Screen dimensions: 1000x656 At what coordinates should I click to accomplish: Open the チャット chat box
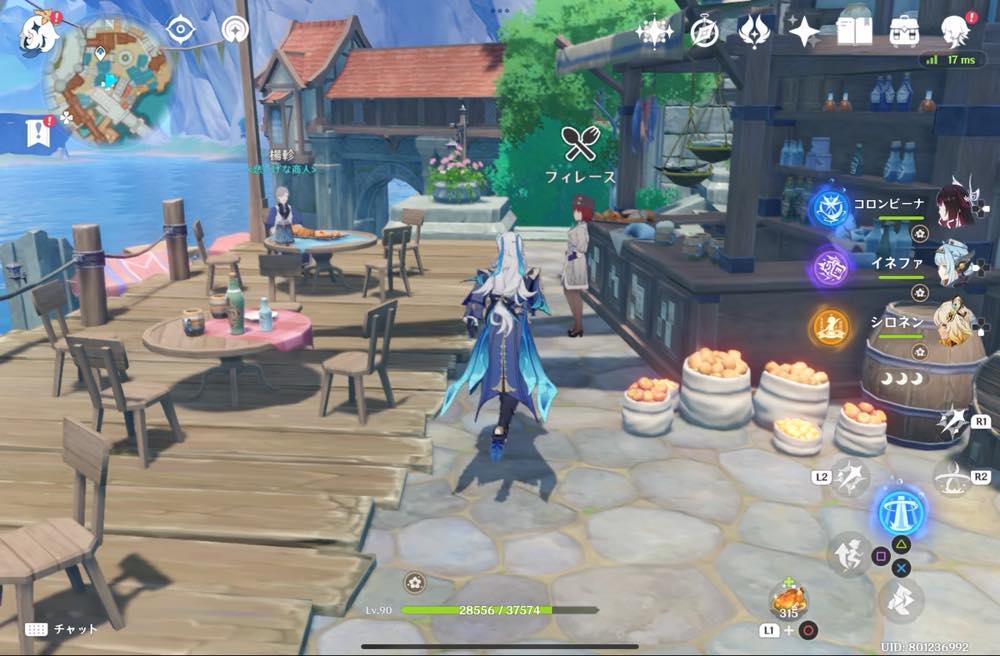tap(62, 629)
